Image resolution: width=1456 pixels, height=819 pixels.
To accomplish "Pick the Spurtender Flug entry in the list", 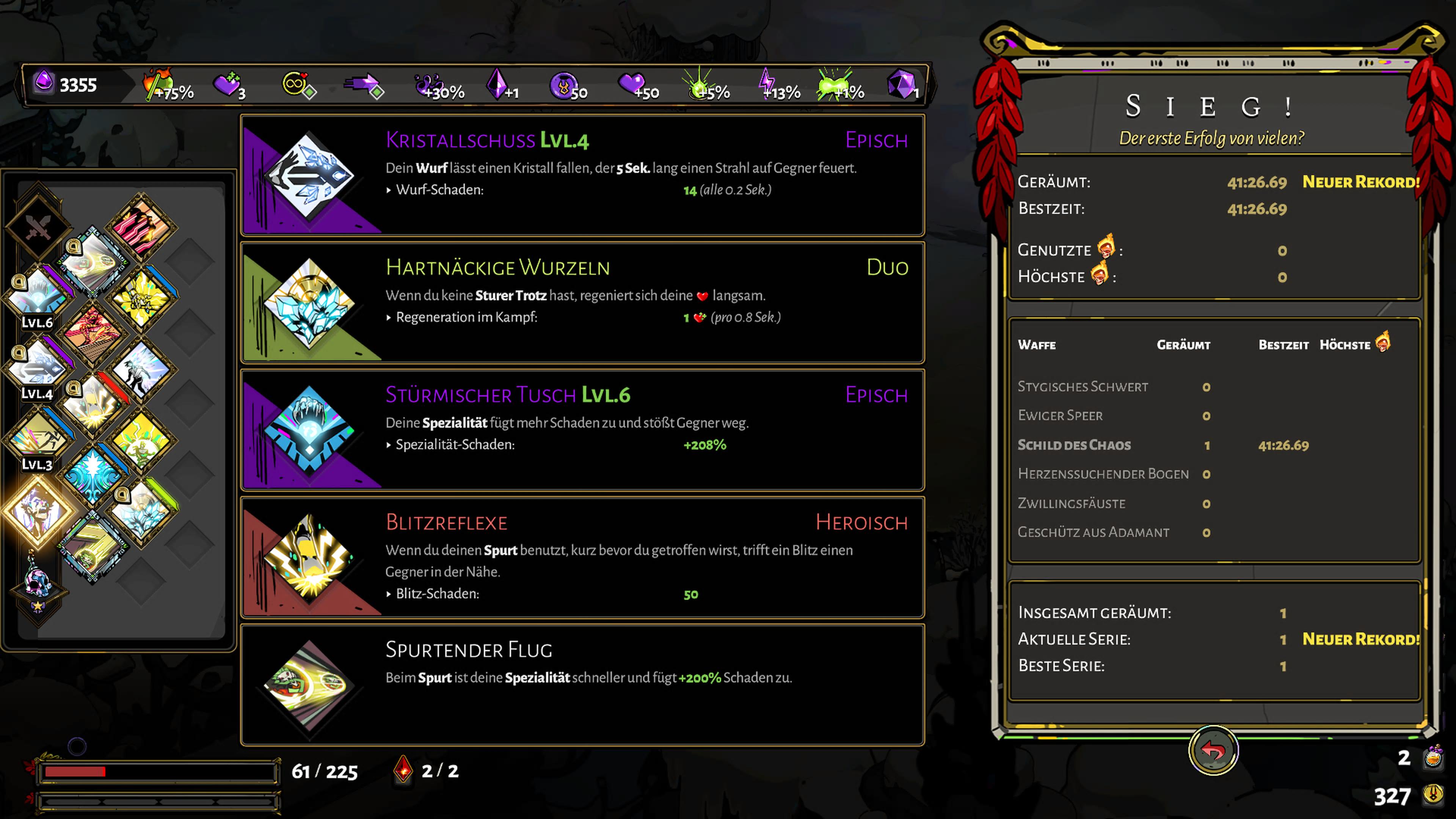I will click(582, 684).
